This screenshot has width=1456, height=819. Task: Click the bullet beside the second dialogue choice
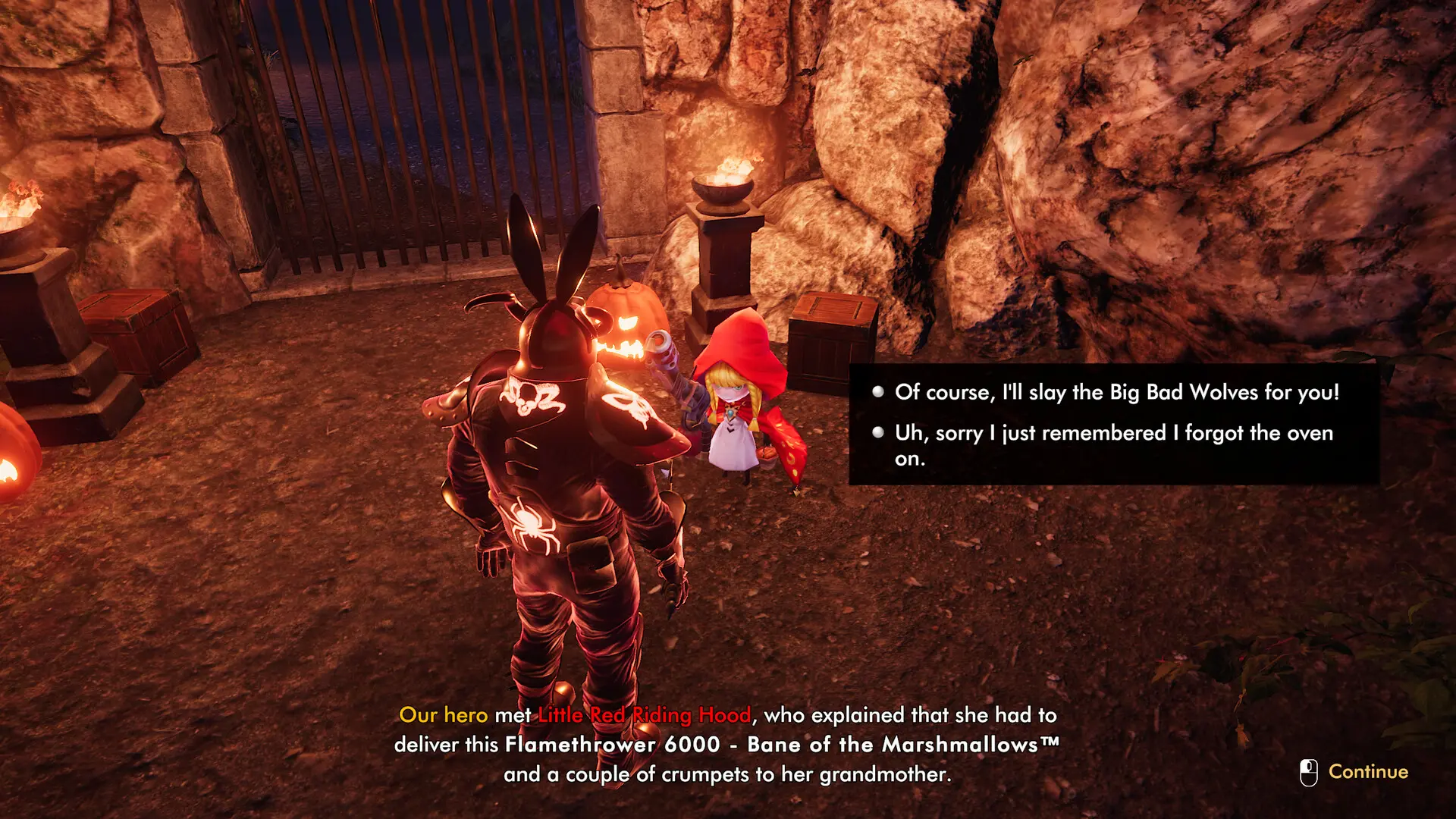[x=877, y=434]
